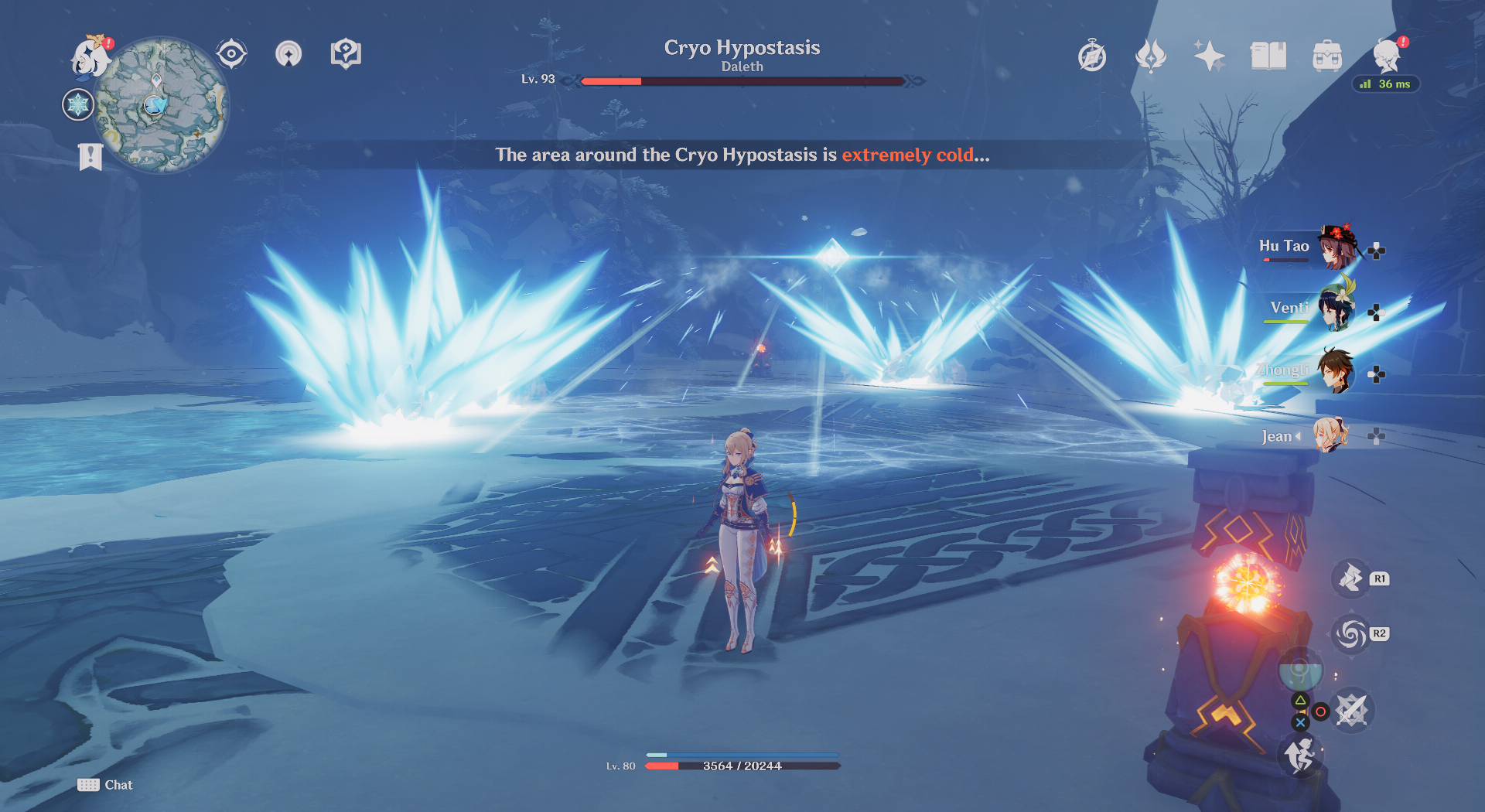This screenshot has height=812, width=1485.
Task: Open the quest book icon
Action: (x=1268, y=56)
